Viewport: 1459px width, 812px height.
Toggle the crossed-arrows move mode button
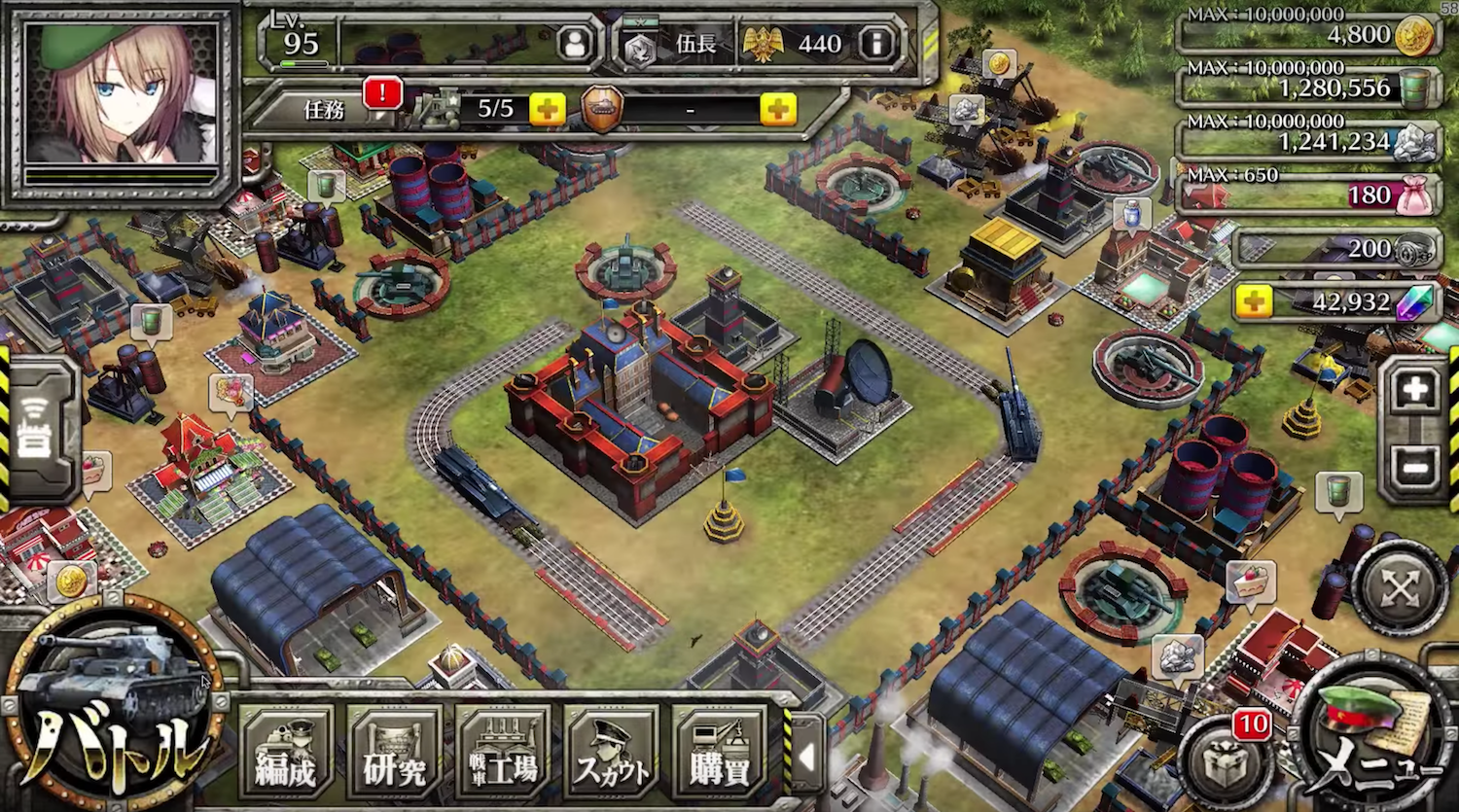coord(1401,586)
